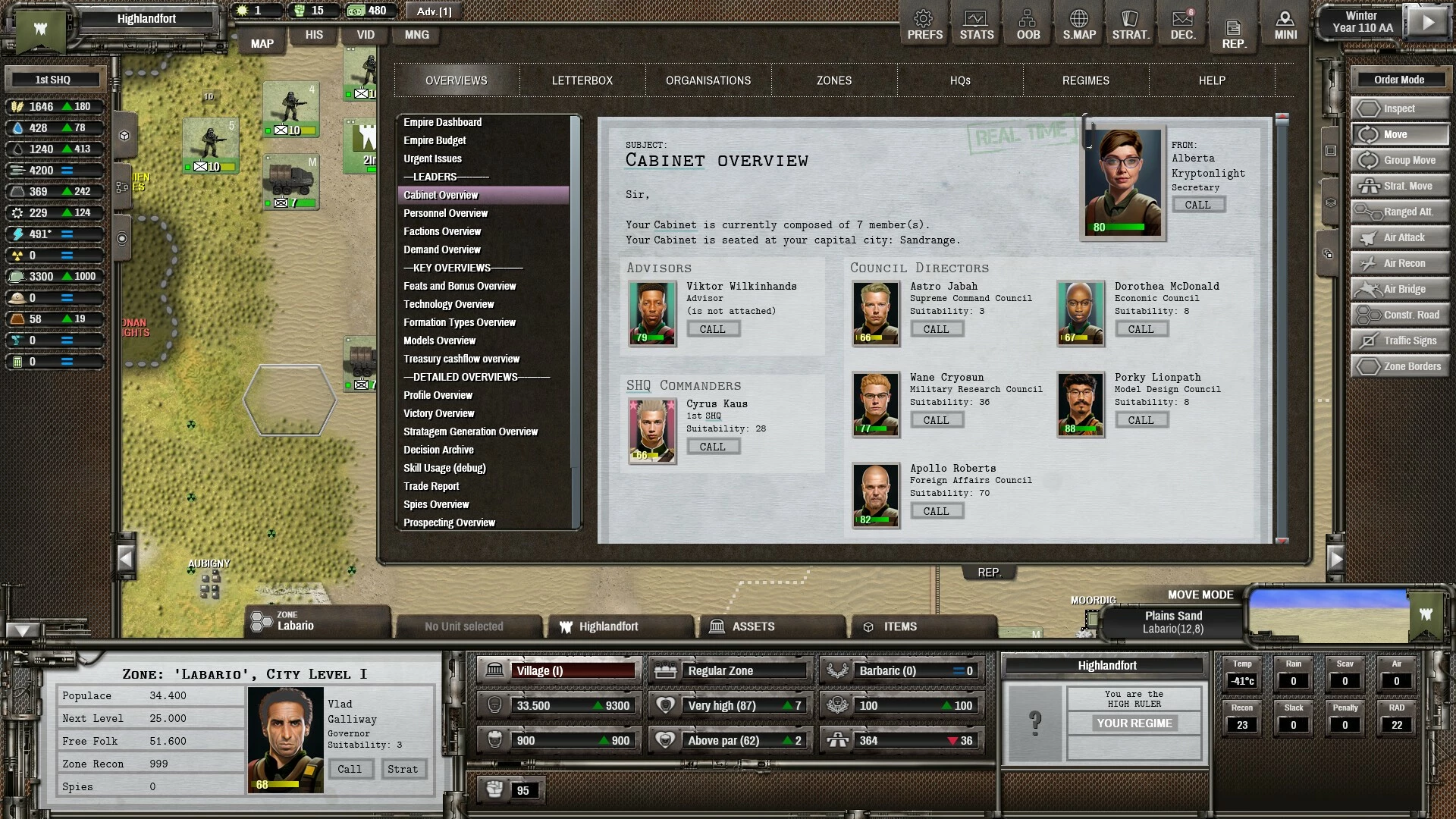
Task: Show the strategic map (S.MAP)
Action: pos(1078,25)
